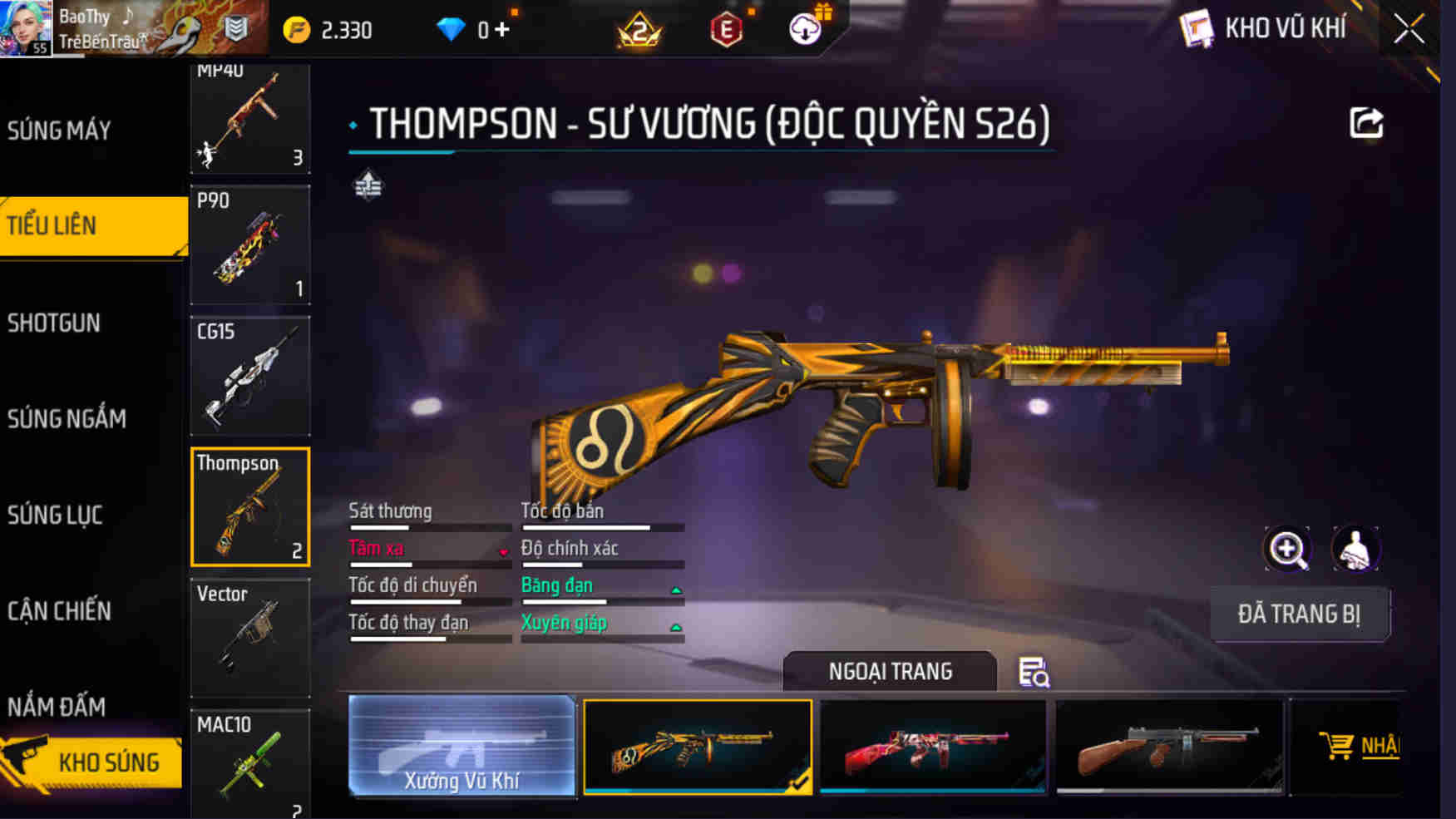Switch to the SHOTGUN category
The width and height of the screenshot is (1456, 819).
pyautogui.click(x=53, y=323)
